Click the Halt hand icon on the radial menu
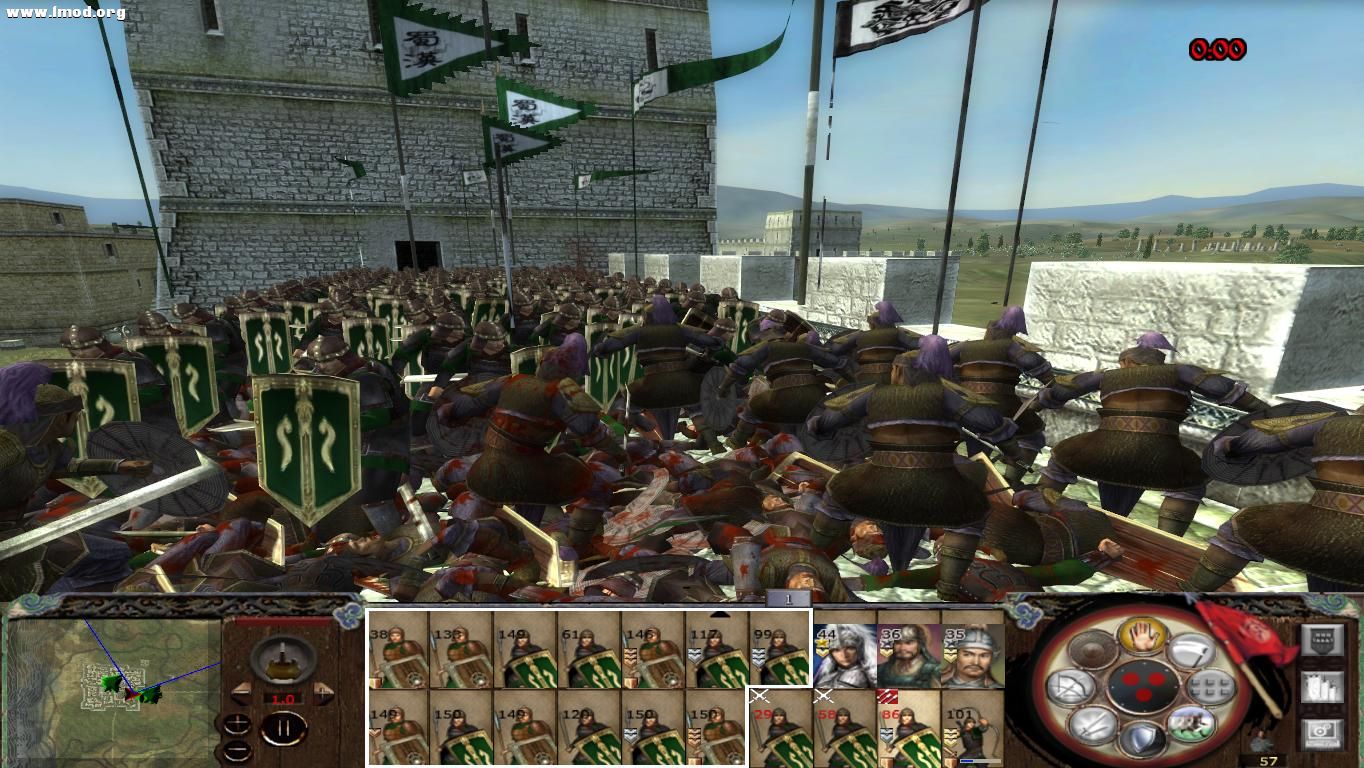The height and width of the screenshot is (768, 1364). 1143,637
